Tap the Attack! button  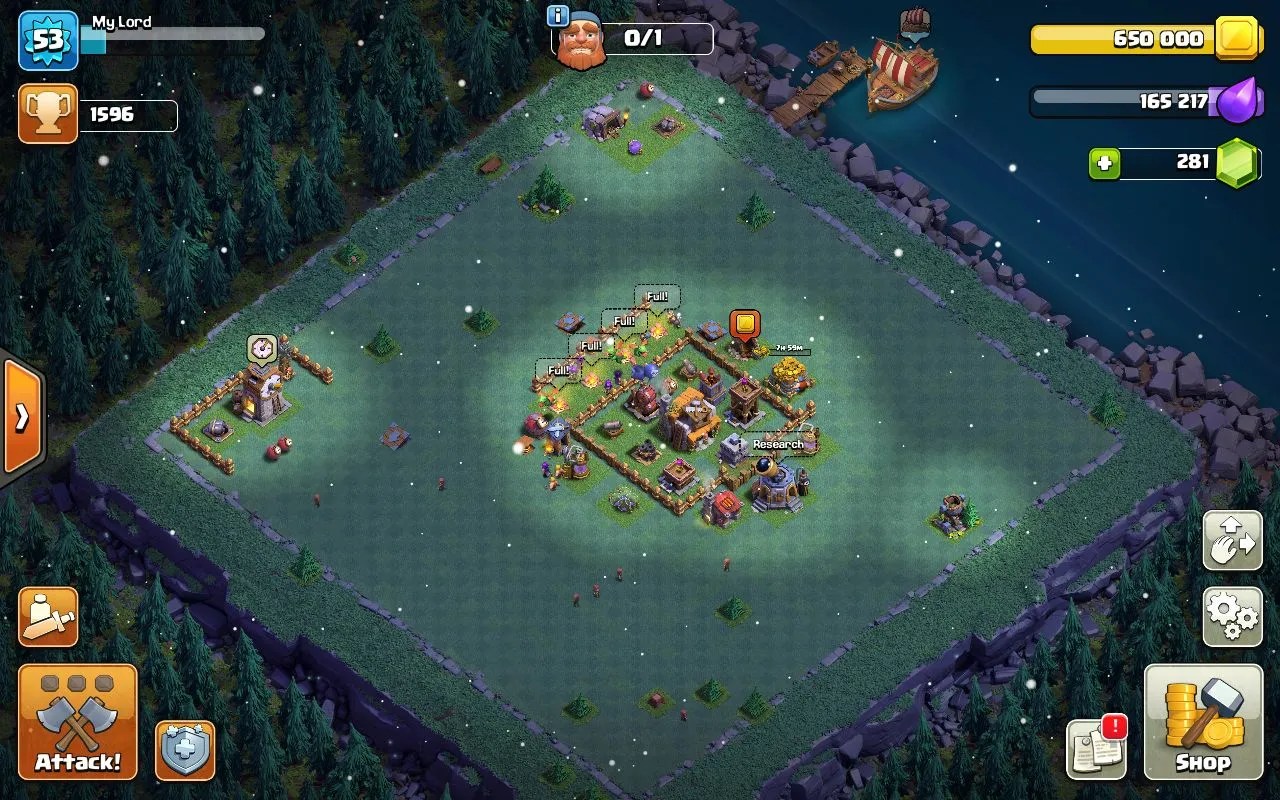click(x=78, y=722)
